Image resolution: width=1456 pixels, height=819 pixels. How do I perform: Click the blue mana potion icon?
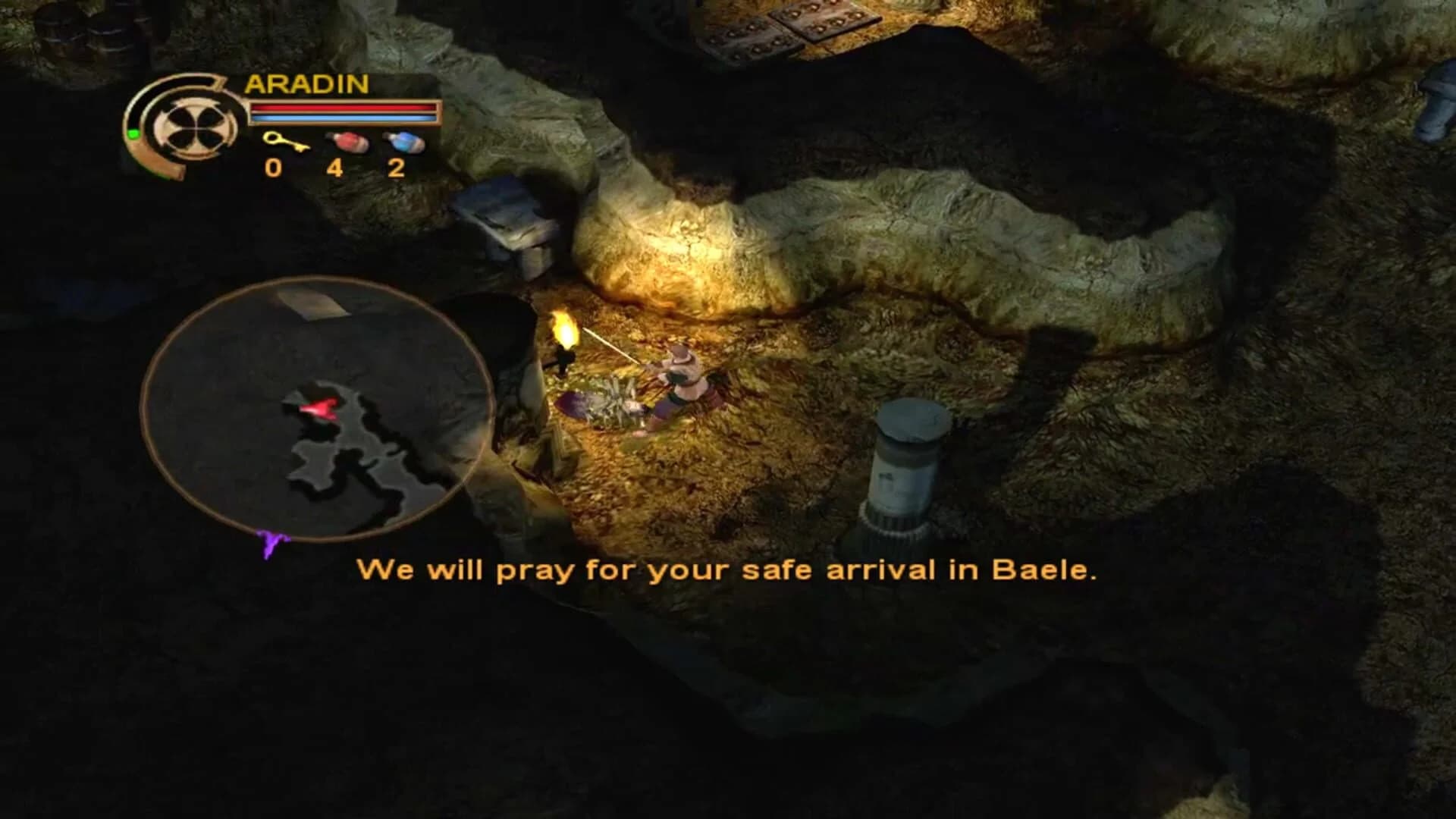click(x=406, y=143)
